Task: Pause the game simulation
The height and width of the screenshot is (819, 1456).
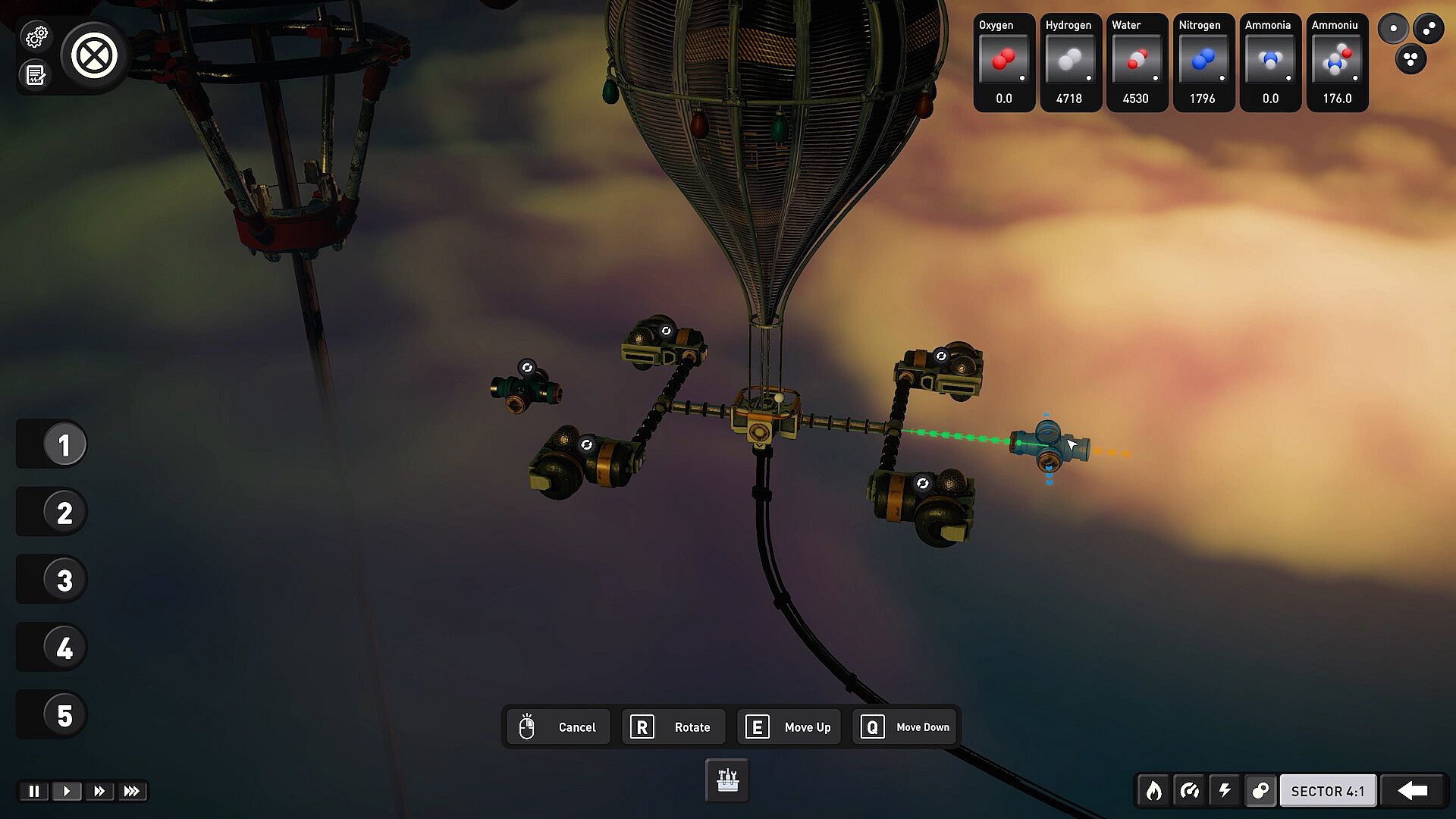Action: pos(34,791)
